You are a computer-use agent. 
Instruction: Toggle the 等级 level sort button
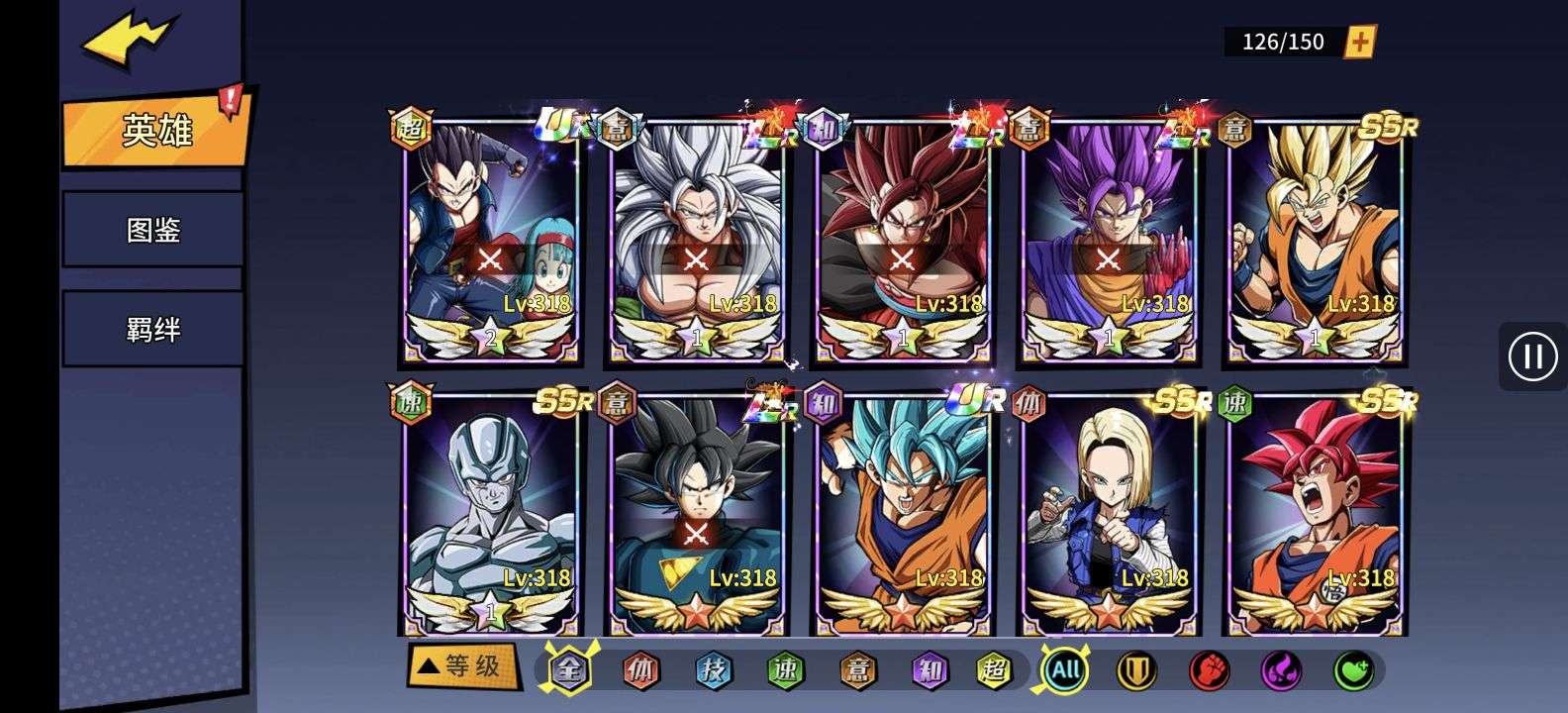click(461, 665)
